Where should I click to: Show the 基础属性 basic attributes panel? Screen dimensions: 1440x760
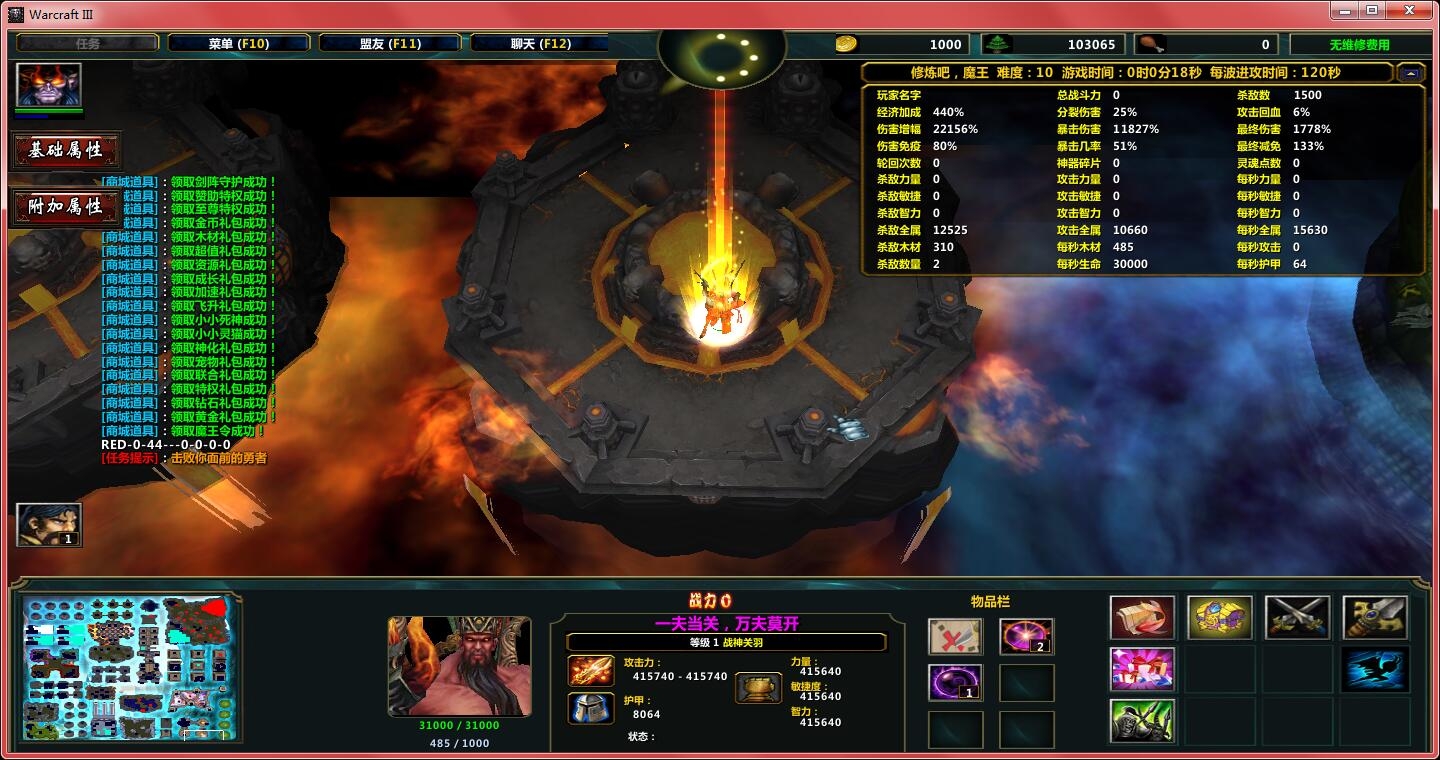click(66, 151)
